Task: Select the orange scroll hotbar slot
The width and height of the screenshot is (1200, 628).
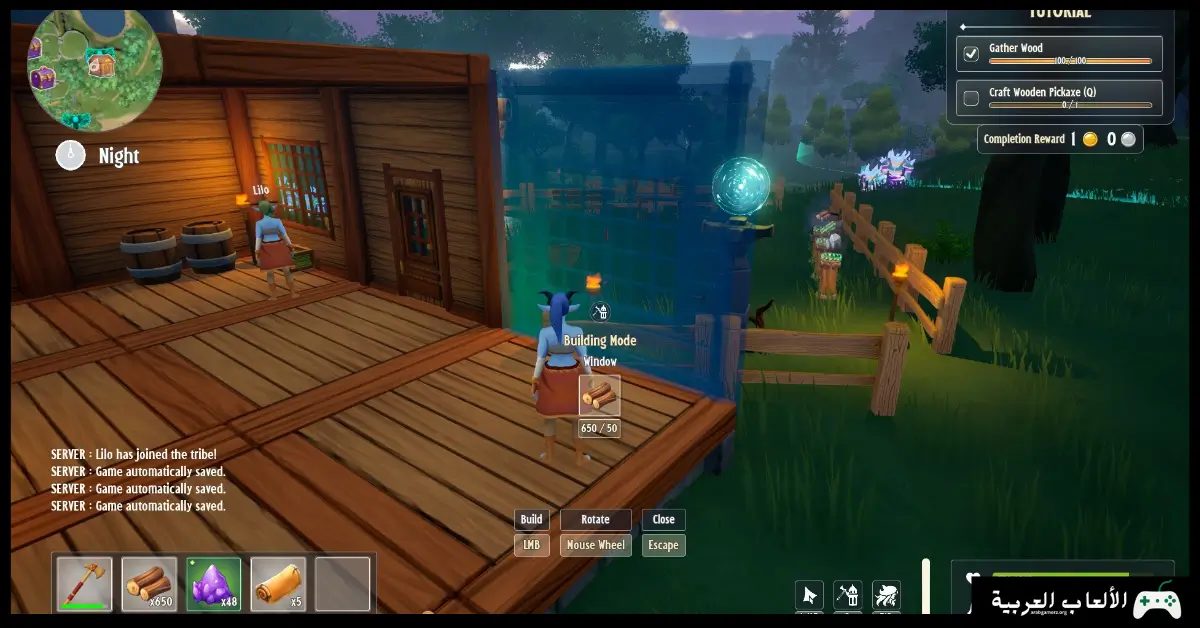Action: coord(278,584)
